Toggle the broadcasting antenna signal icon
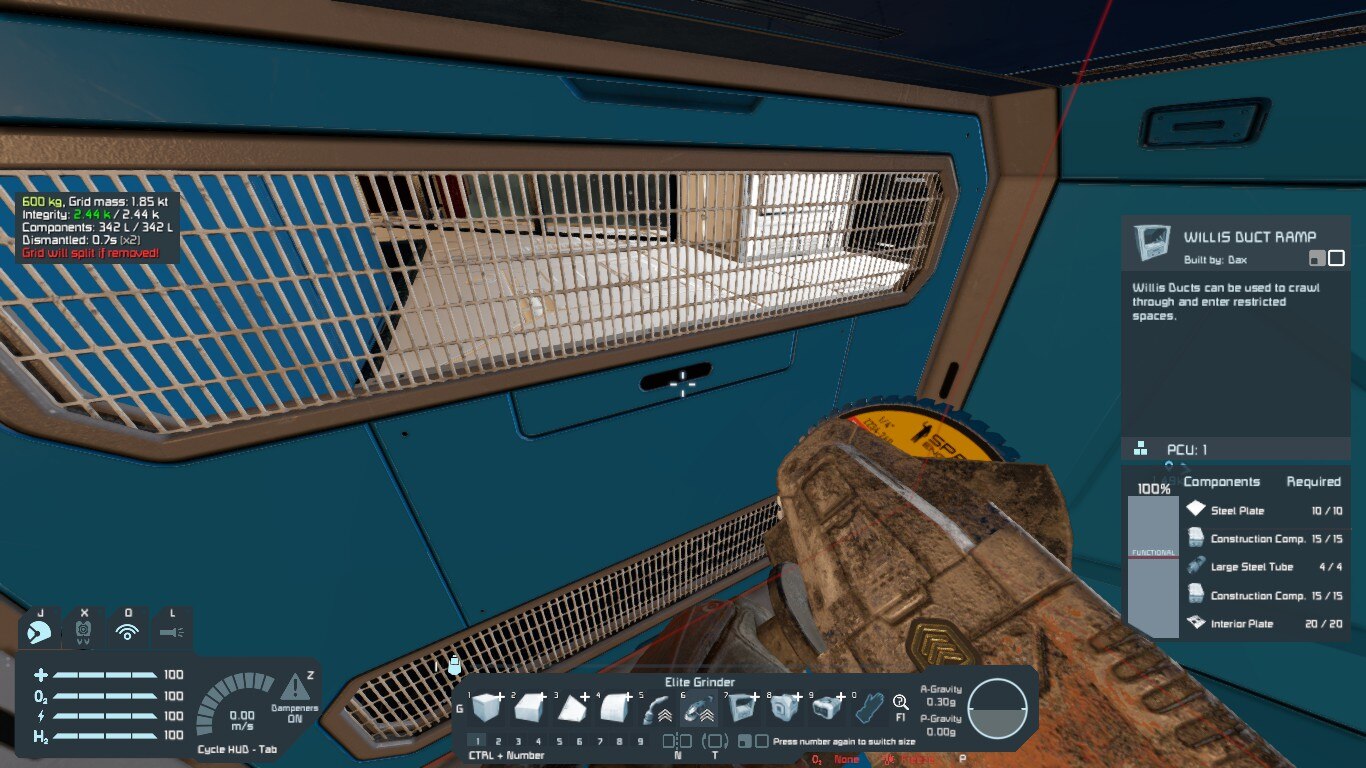Screen dimensions: 1366x768 coord(127,632)
